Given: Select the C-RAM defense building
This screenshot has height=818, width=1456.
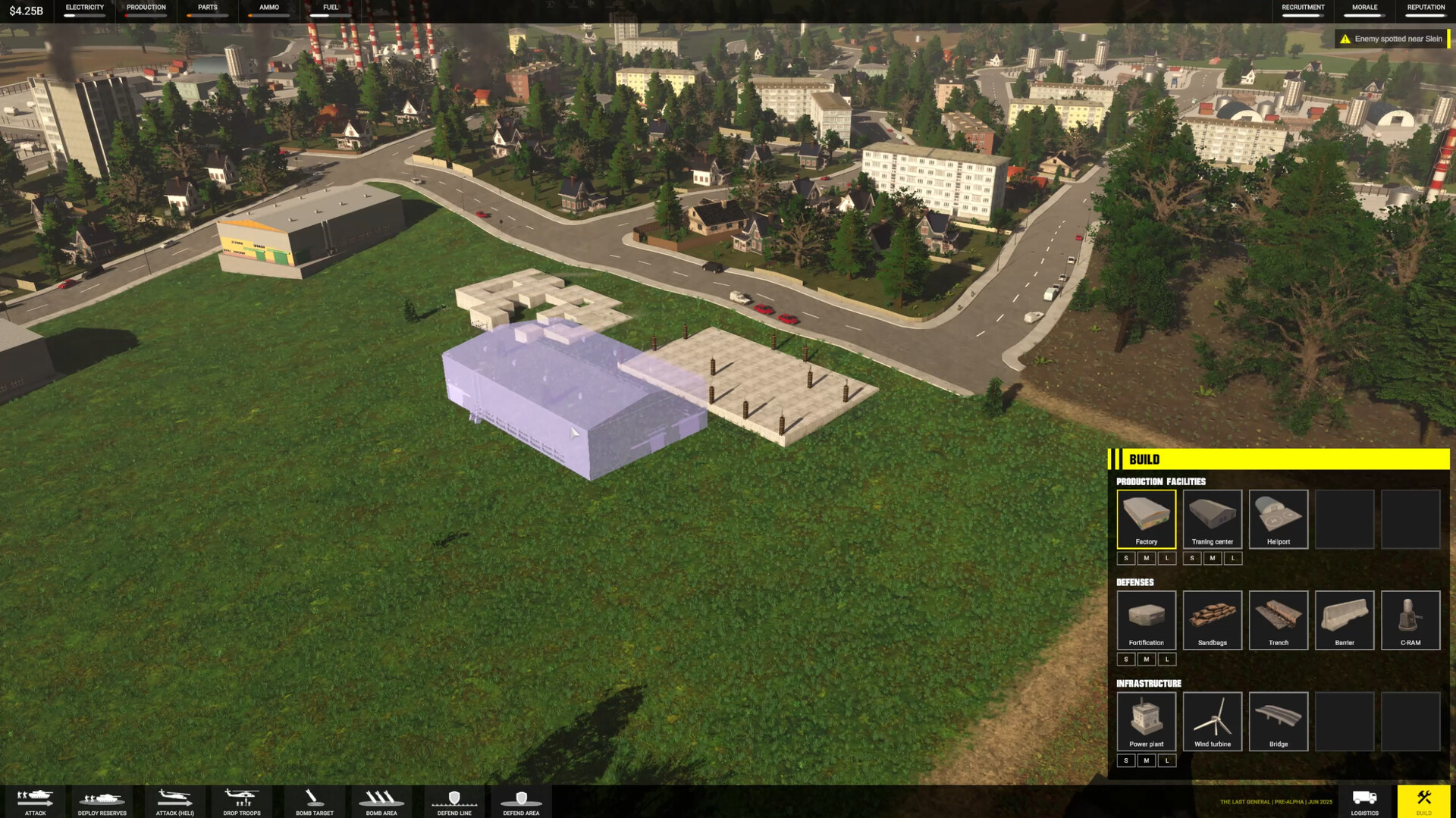Looking at the screenshot, I should 1410,619.
